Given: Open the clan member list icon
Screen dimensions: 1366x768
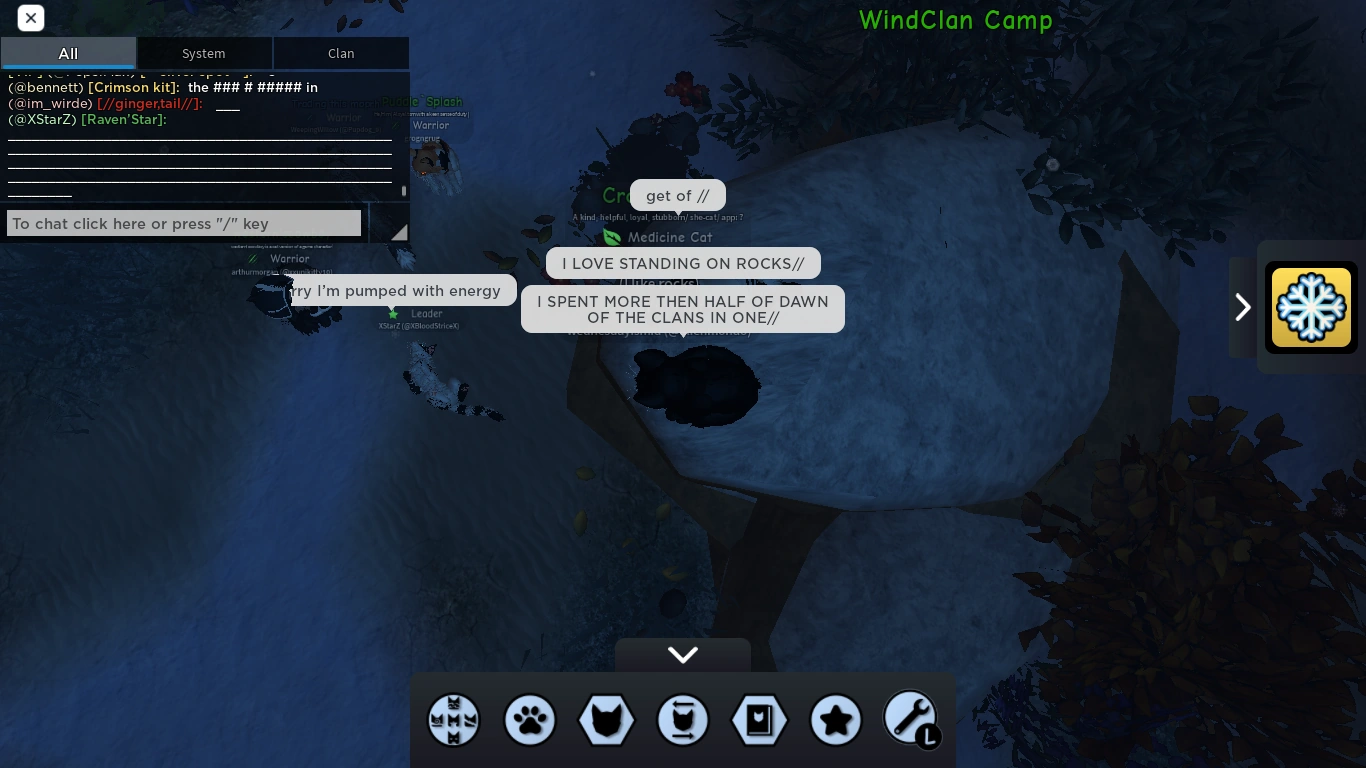Looking at the screenshot, I should tap(454, 720).
